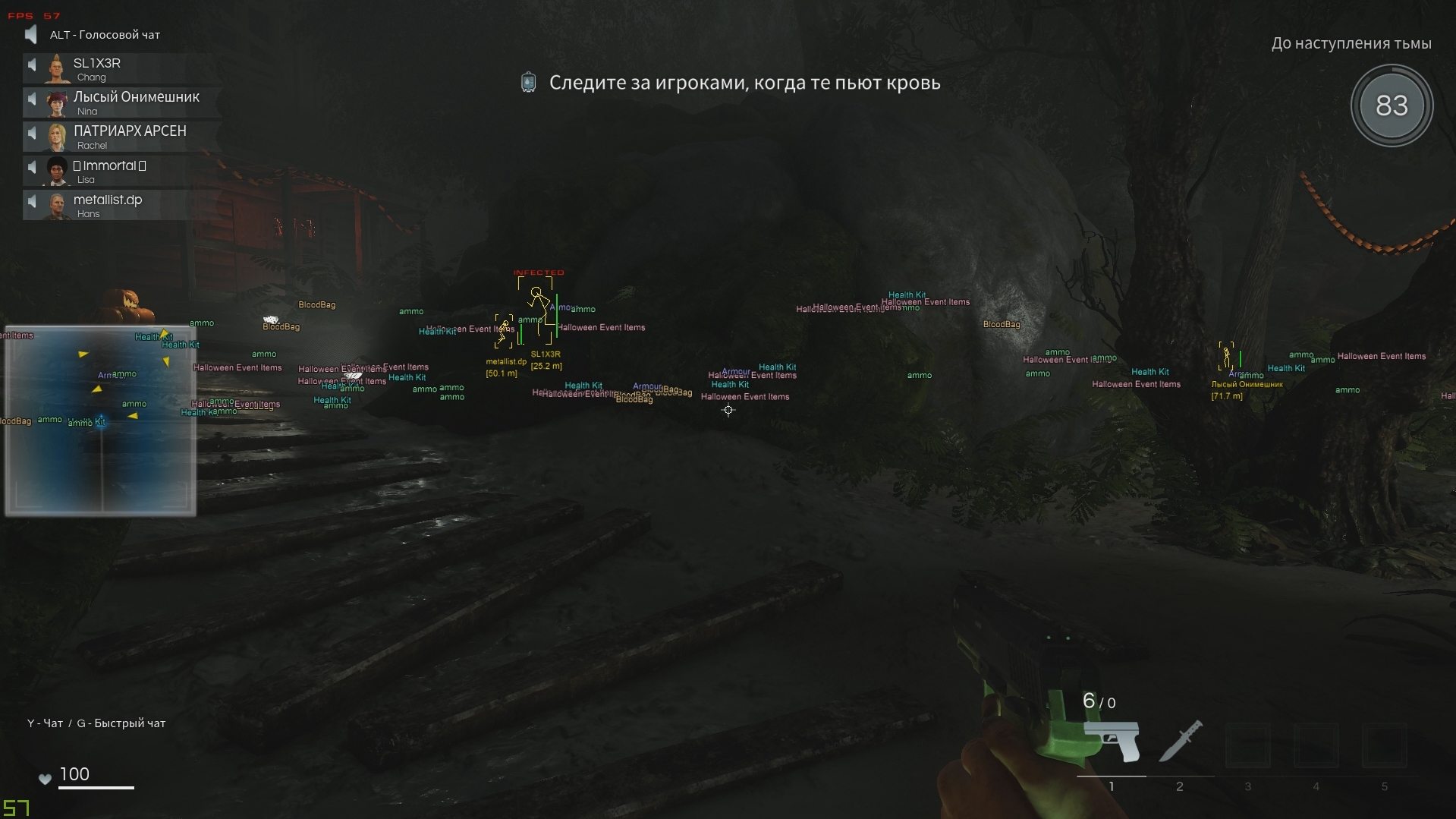
Task: Click the darkness countdown timer showing 83
Action: click(1392, 106)
